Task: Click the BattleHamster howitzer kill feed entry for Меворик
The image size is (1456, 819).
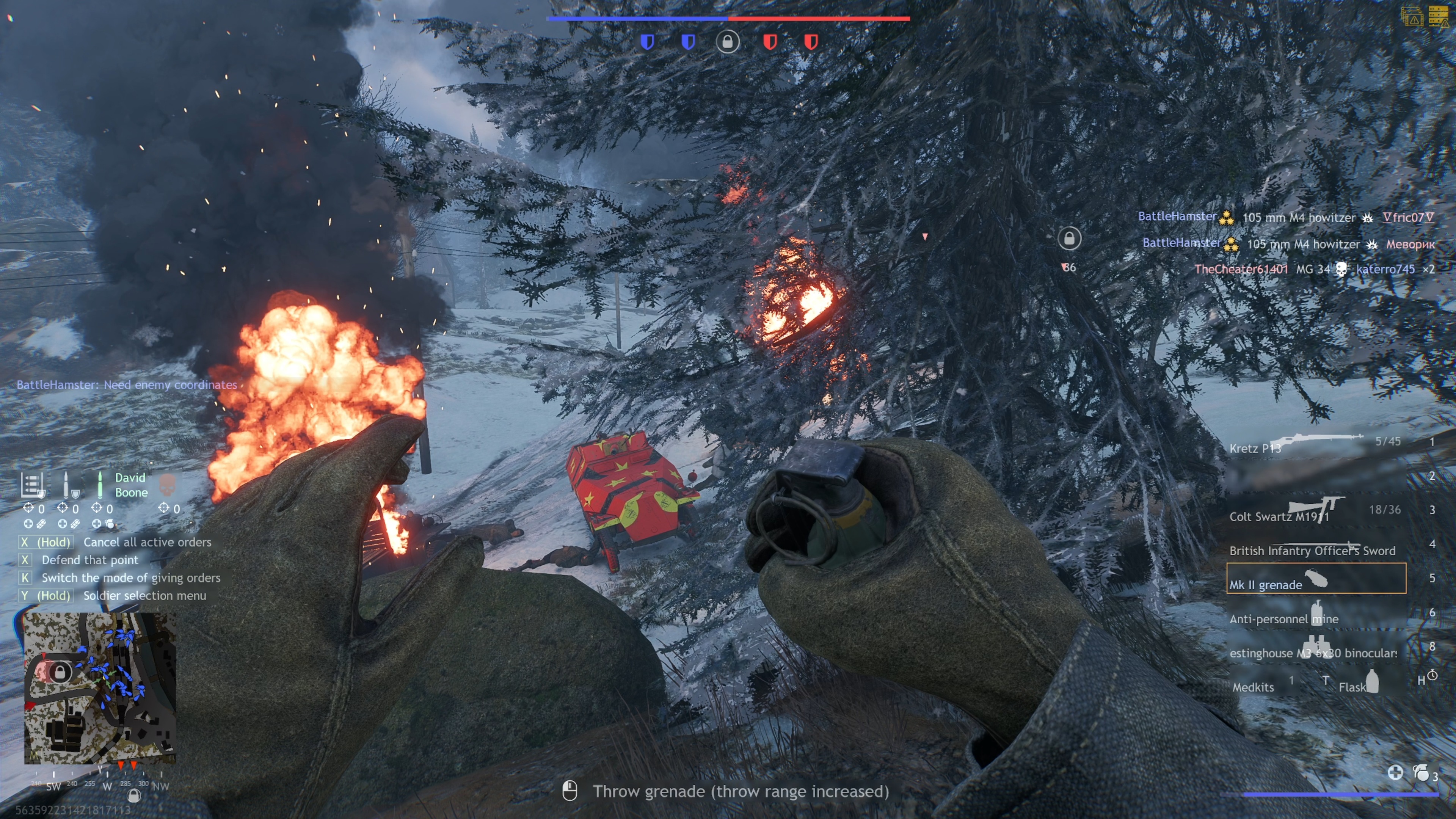Action: 1288,243
